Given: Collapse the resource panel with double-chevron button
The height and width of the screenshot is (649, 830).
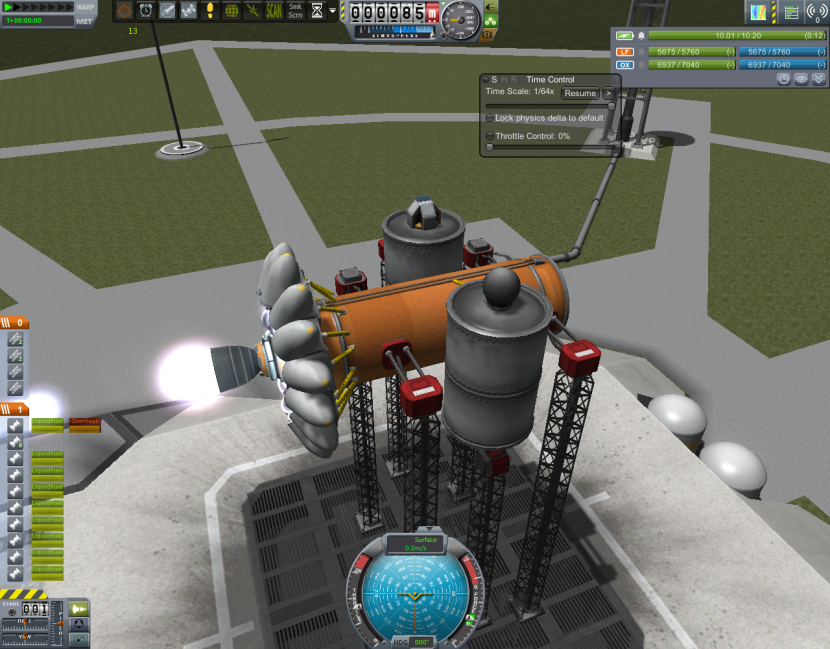Looking at the screenshot, I should pos(819,78).
